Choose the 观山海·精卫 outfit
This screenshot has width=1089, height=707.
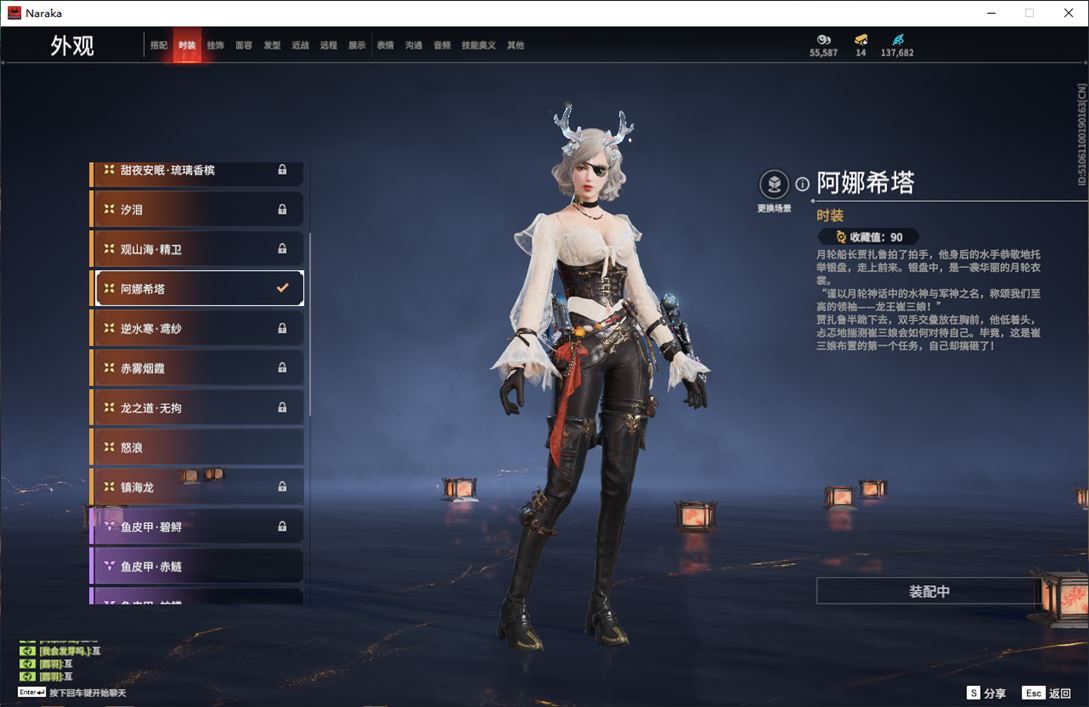tap(197, 249)
